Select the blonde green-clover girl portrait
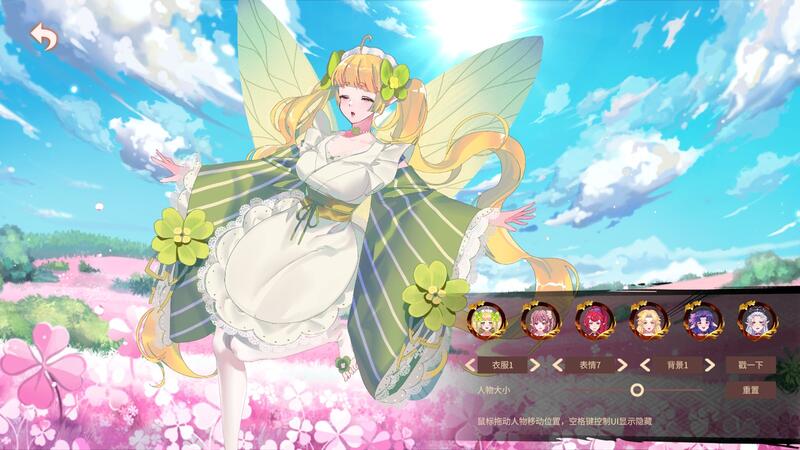 tap(486, 321)
